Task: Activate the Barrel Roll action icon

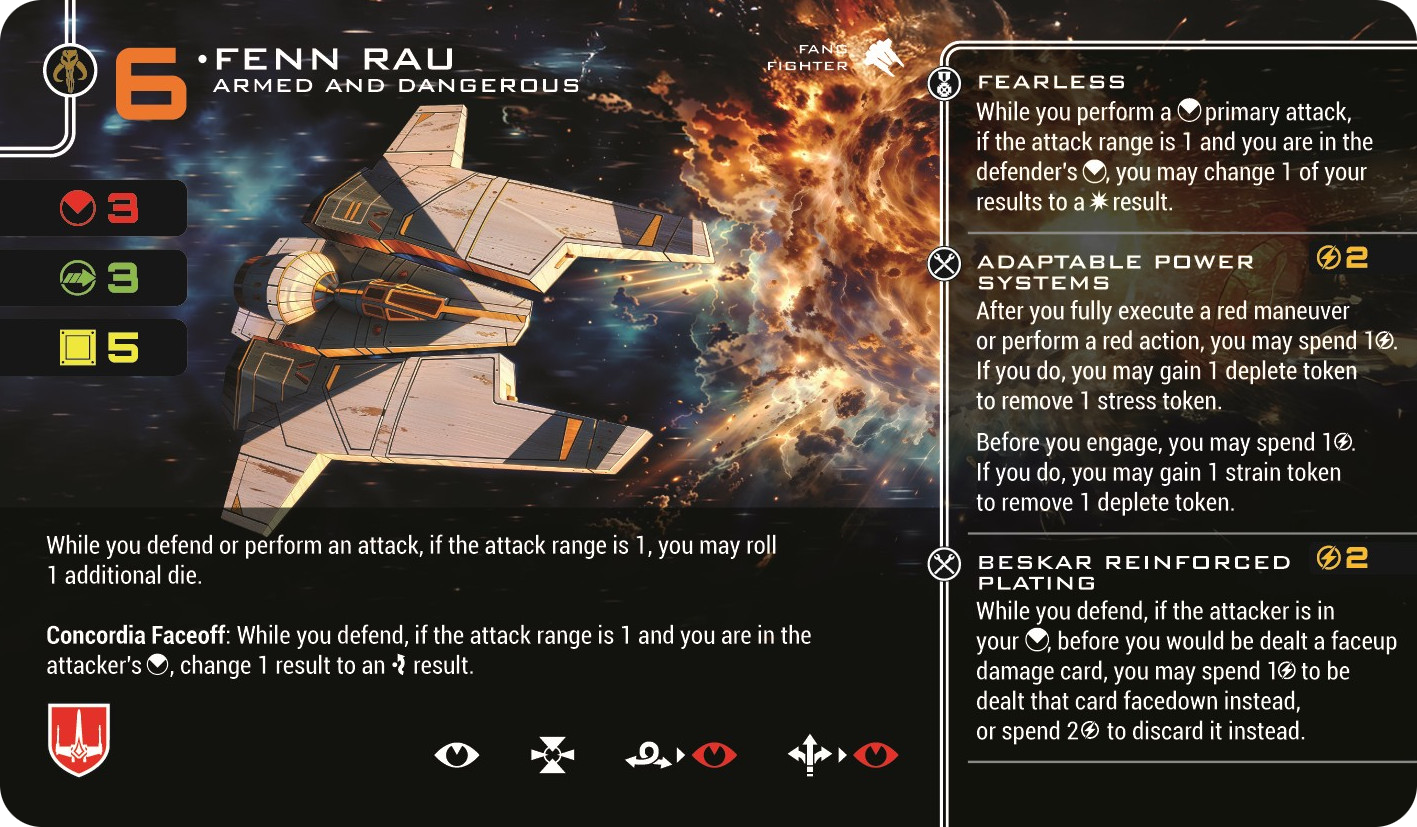Action: (648, 755)
